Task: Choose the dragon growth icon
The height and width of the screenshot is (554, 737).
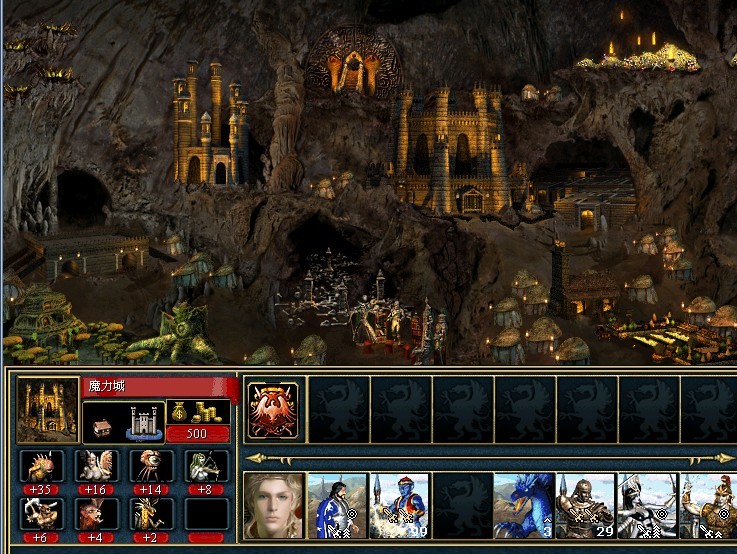Action: point(151,514)
